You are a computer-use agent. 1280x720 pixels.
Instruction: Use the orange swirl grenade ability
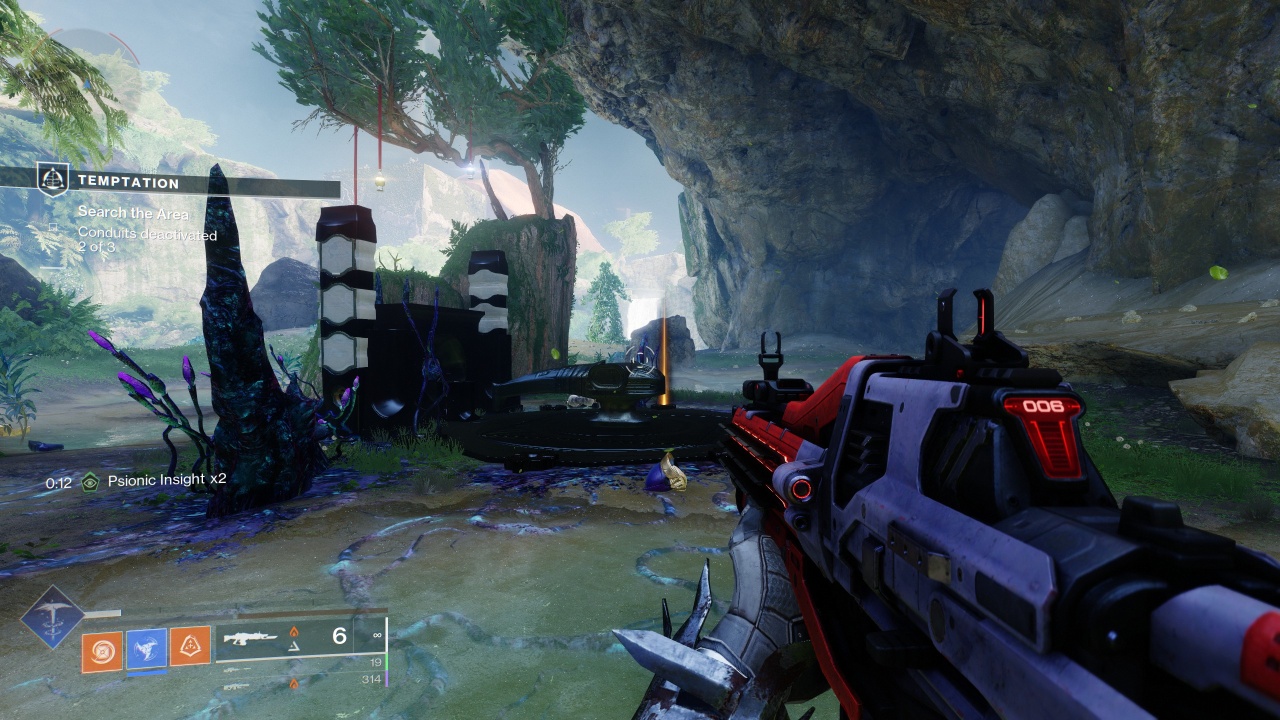pyautogui.click(x=102, y=649)
